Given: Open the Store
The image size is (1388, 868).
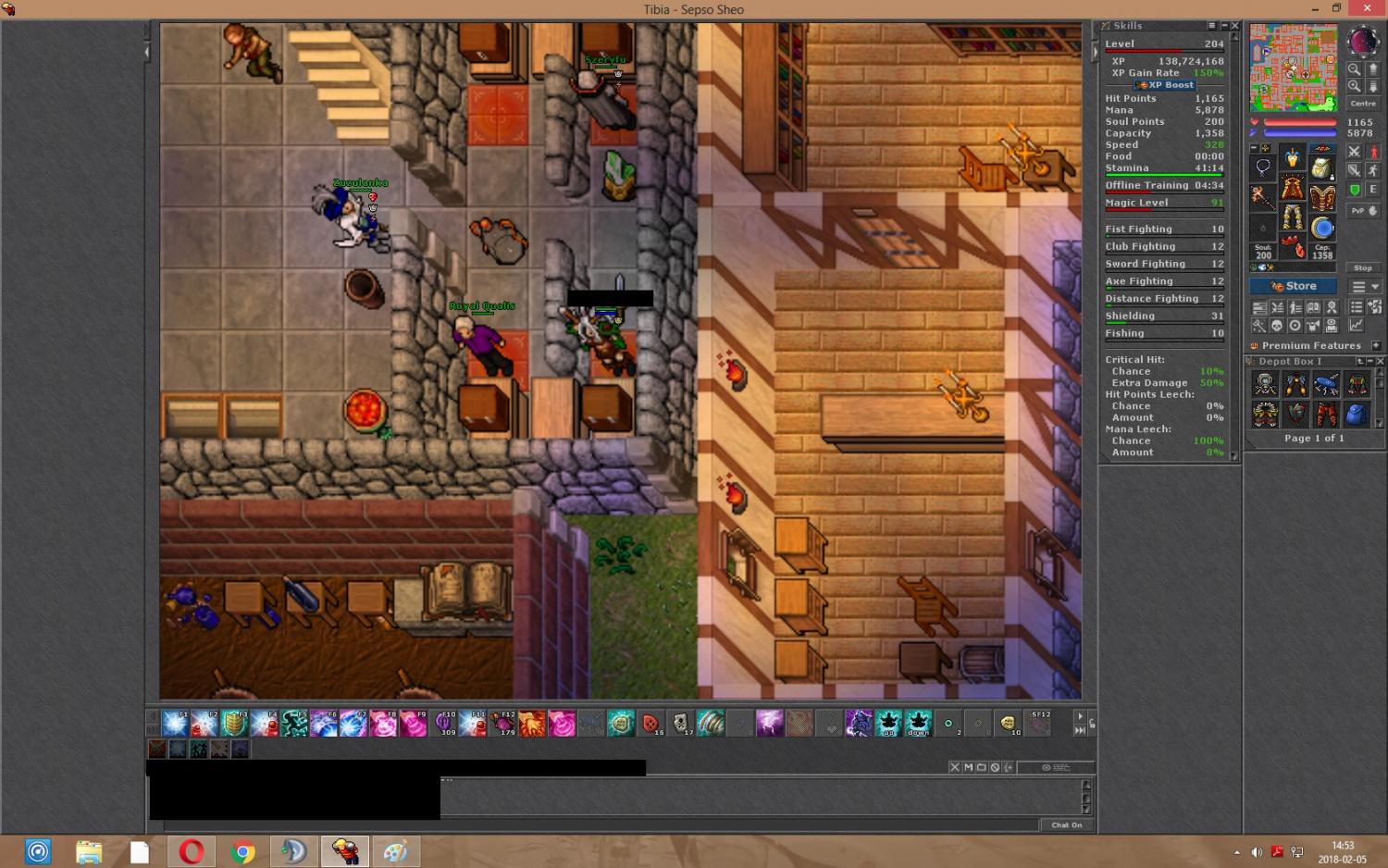Looking at the screenshot, I should pos(1293,286).
